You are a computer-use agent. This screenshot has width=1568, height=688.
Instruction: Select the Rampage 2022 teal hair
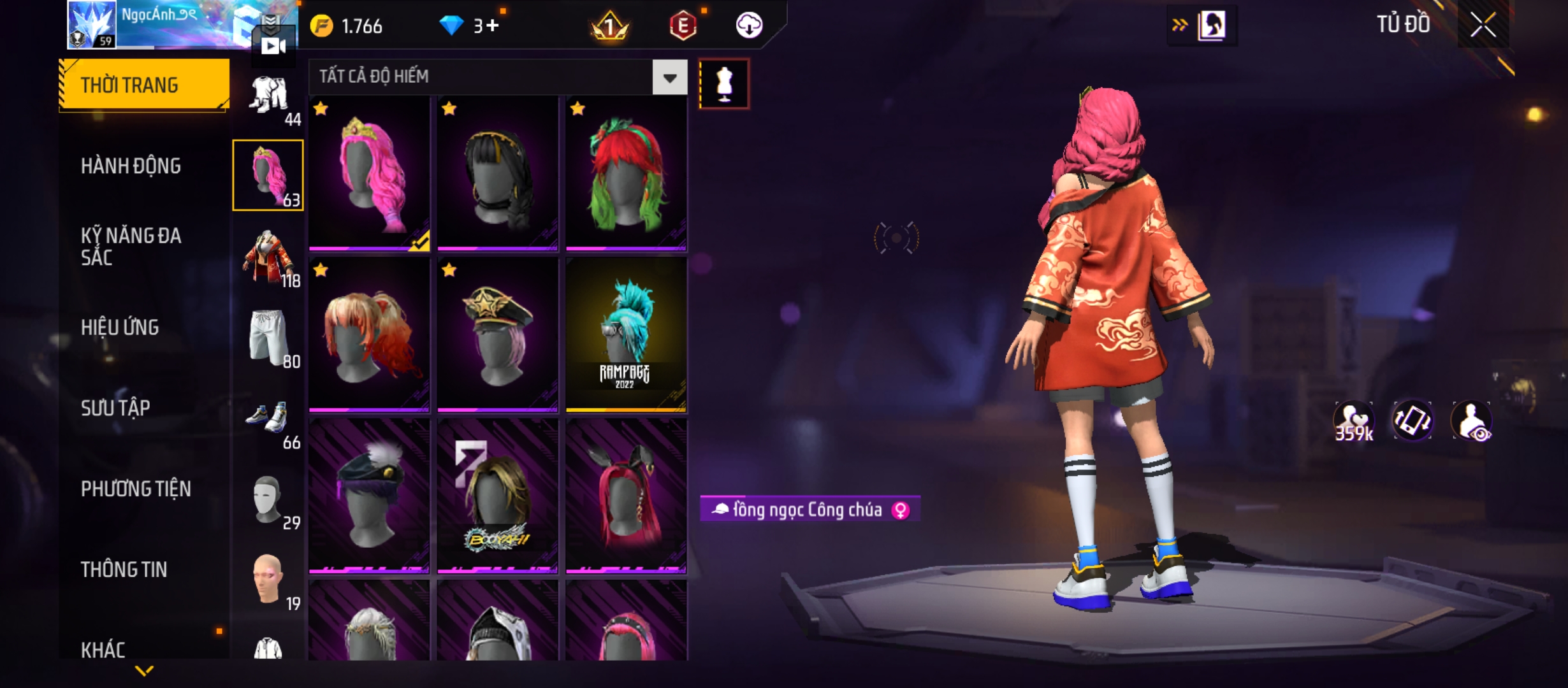[x=626, y=334]
